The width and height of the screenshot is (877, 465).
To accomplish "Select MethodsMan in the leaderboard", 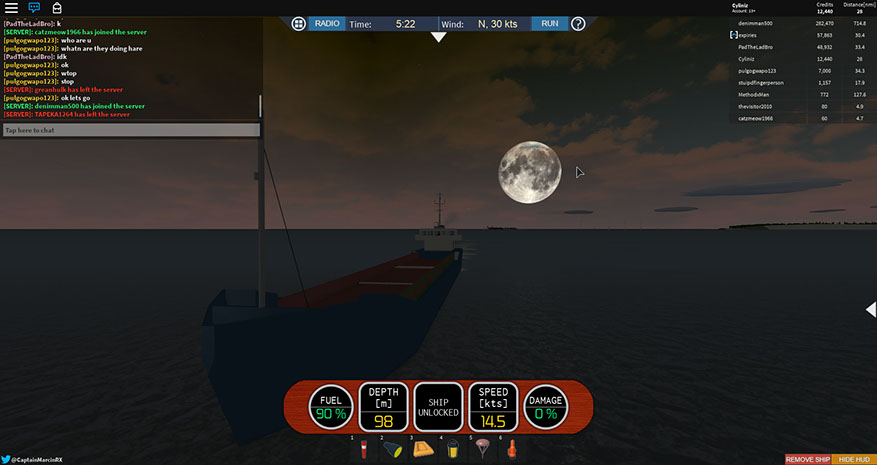I will (755, 95).
